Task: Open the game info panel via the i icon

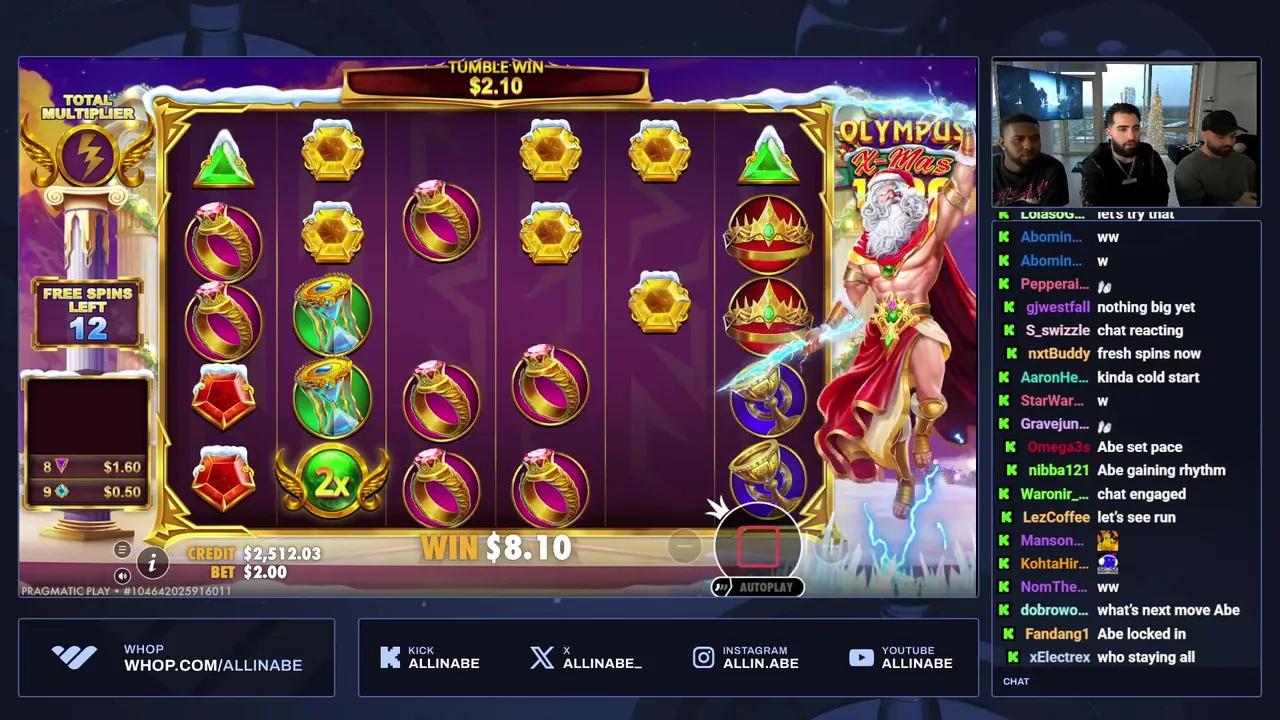Action: (152, 565)
